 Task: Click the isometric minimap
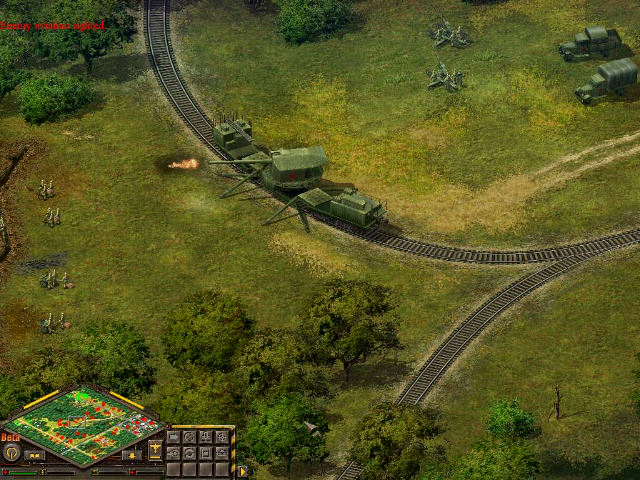(83, 423)
